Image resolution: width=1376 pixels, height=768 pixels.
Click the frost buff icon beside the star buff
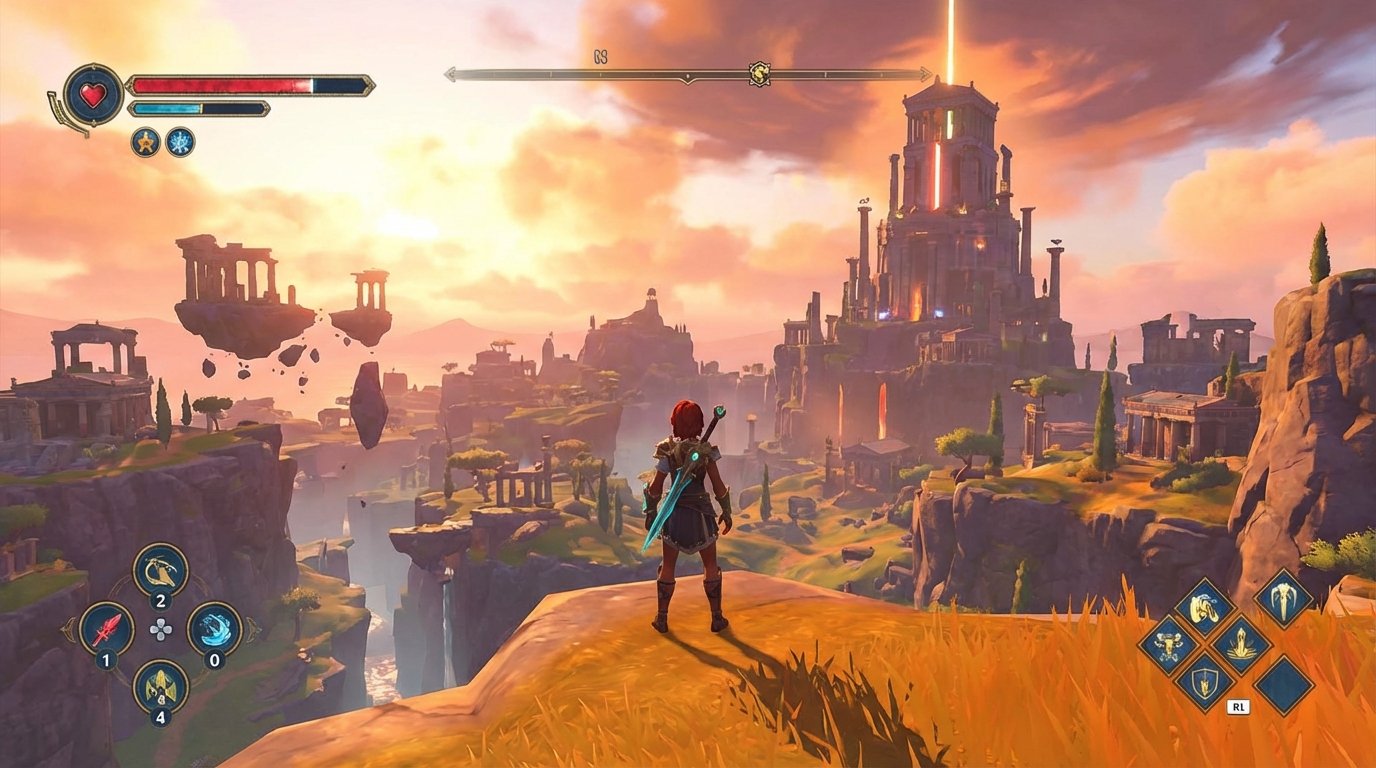[180, 143]
